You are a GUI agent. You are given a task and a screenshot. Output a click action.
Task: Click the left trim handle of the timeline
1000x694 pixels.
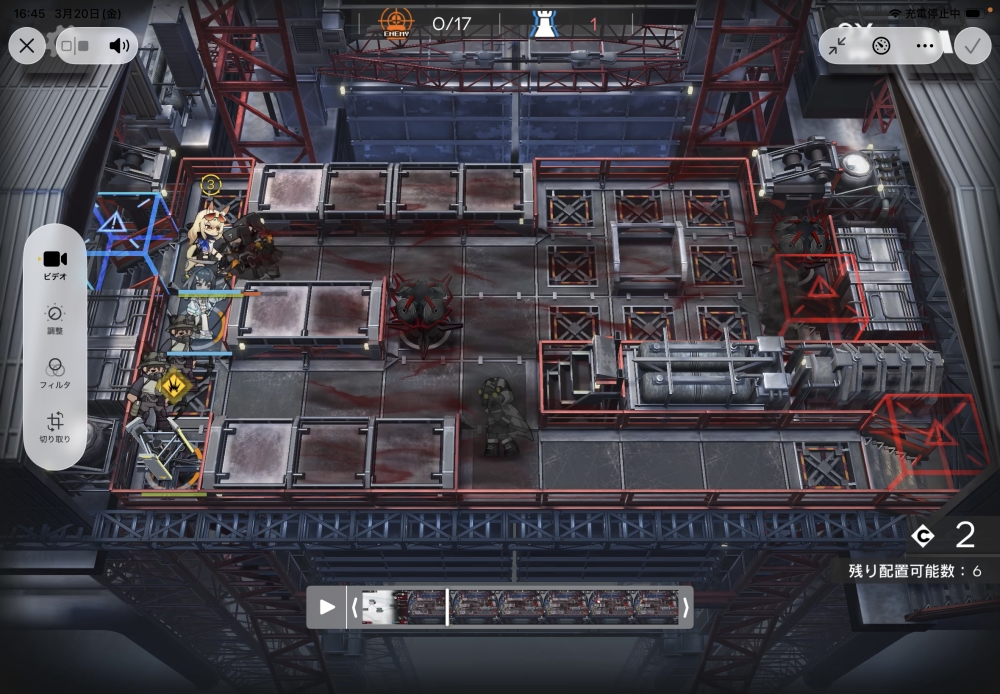click(x=353, y=607)
